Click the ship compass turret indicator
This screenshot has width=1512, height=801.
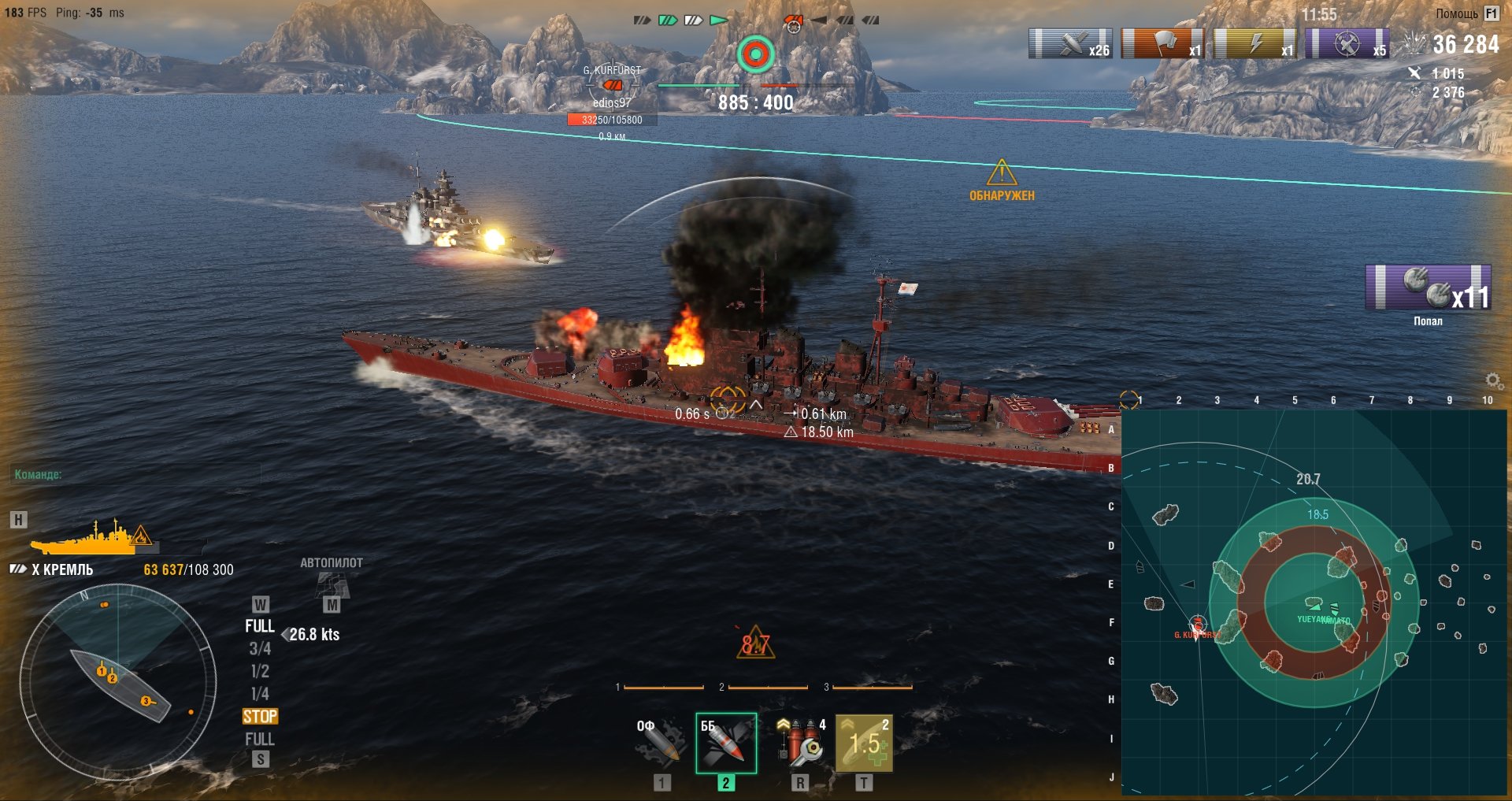118,682
